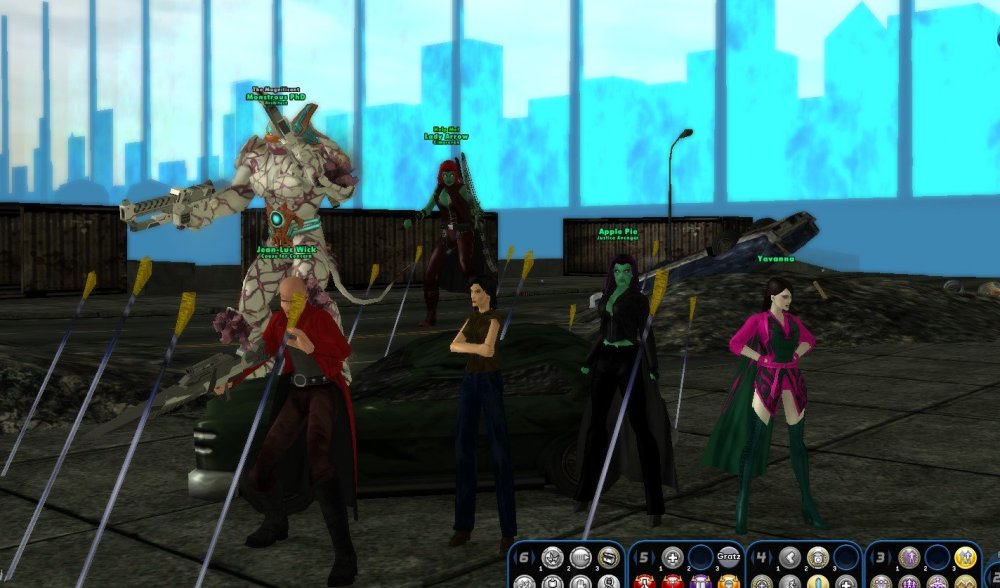Viewport: 1000px width, 588px height.
Task: Click the bright yellow power in tray 3
Action: pyautogui.click(x=964, y=558)
